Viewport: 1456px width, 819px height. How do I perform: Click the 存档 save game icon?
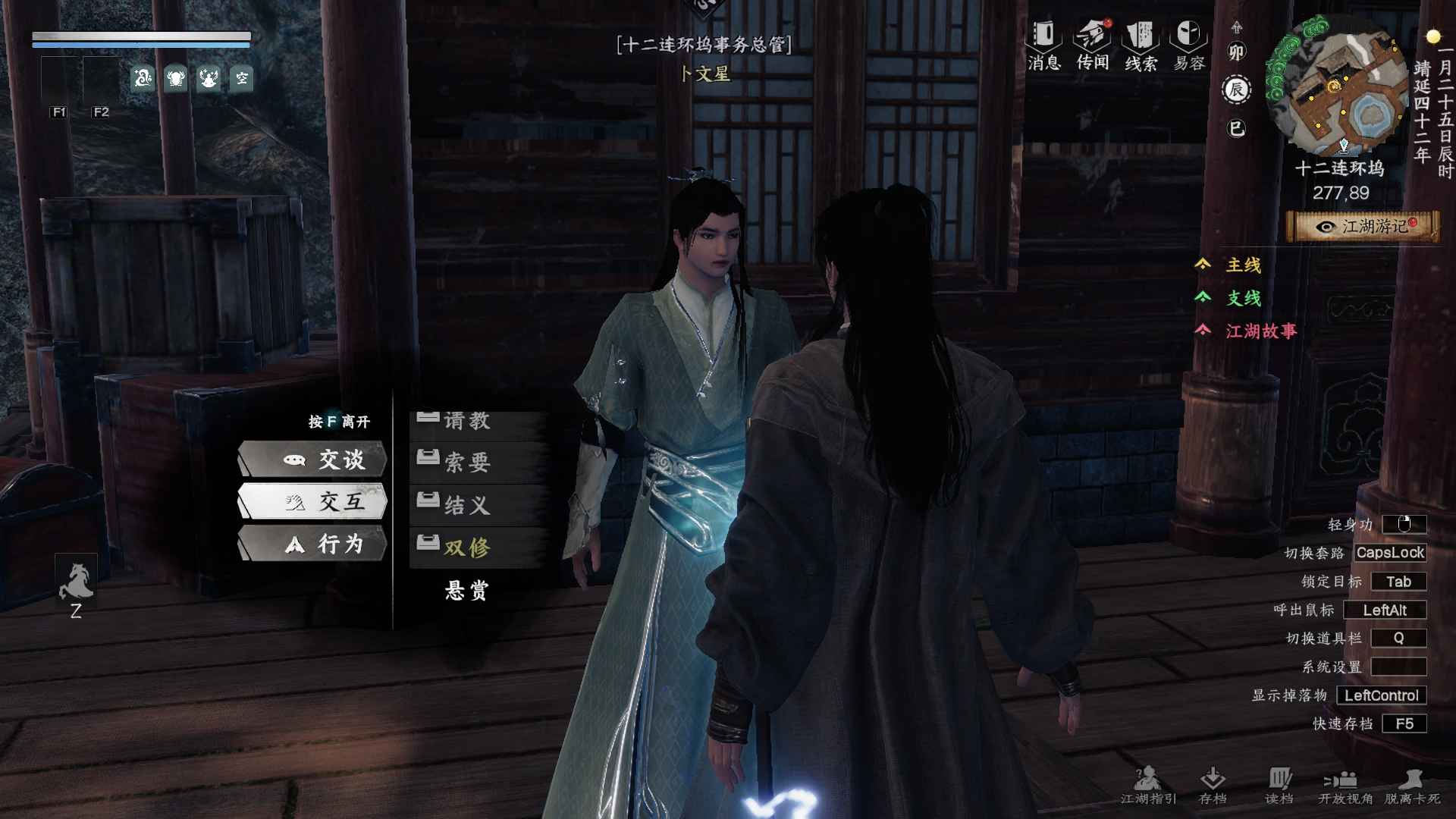click(1213, 785)
